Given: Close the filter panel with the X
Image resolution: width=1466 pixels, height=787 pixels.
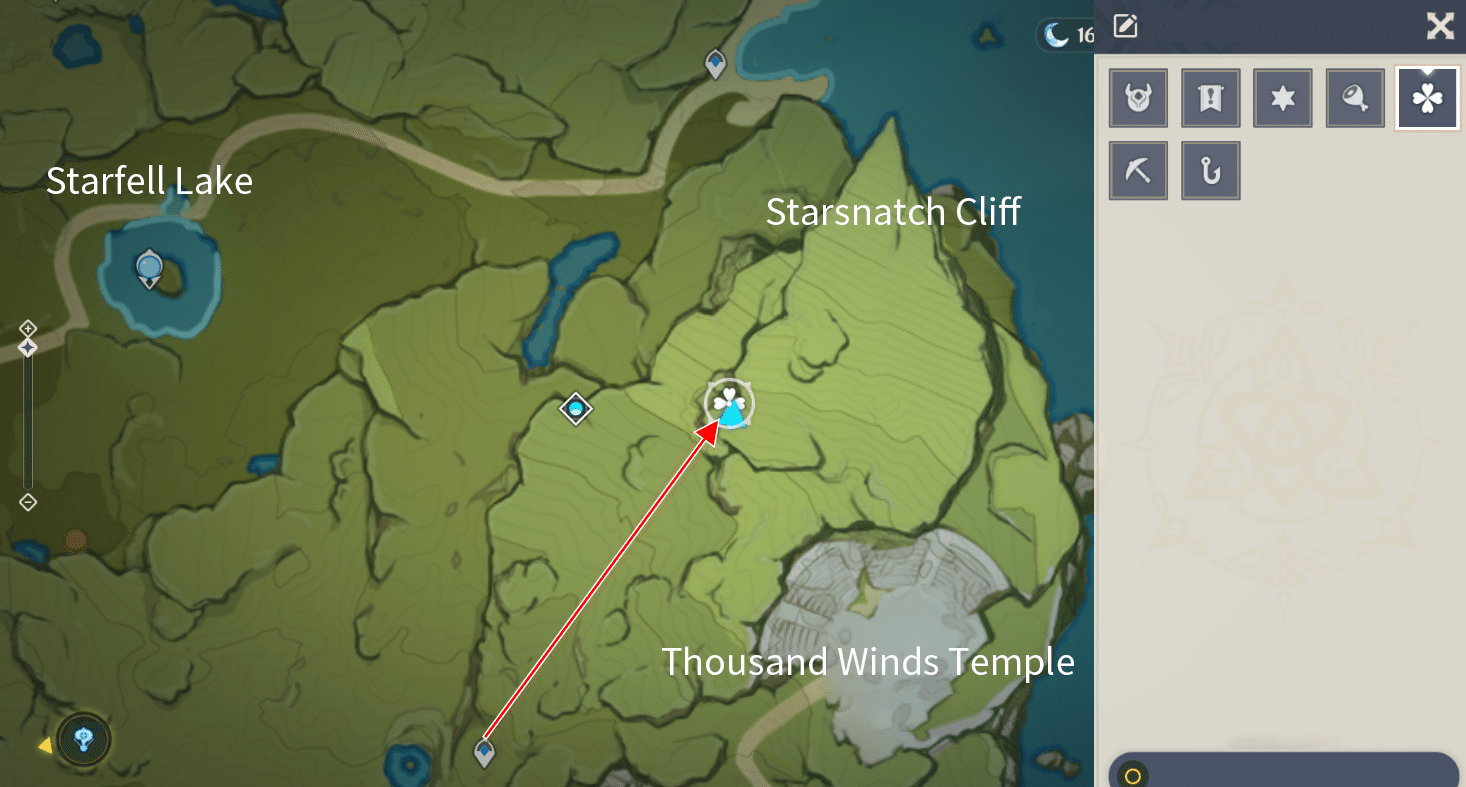Looking at the screenshot, I should pos(1439,26).
